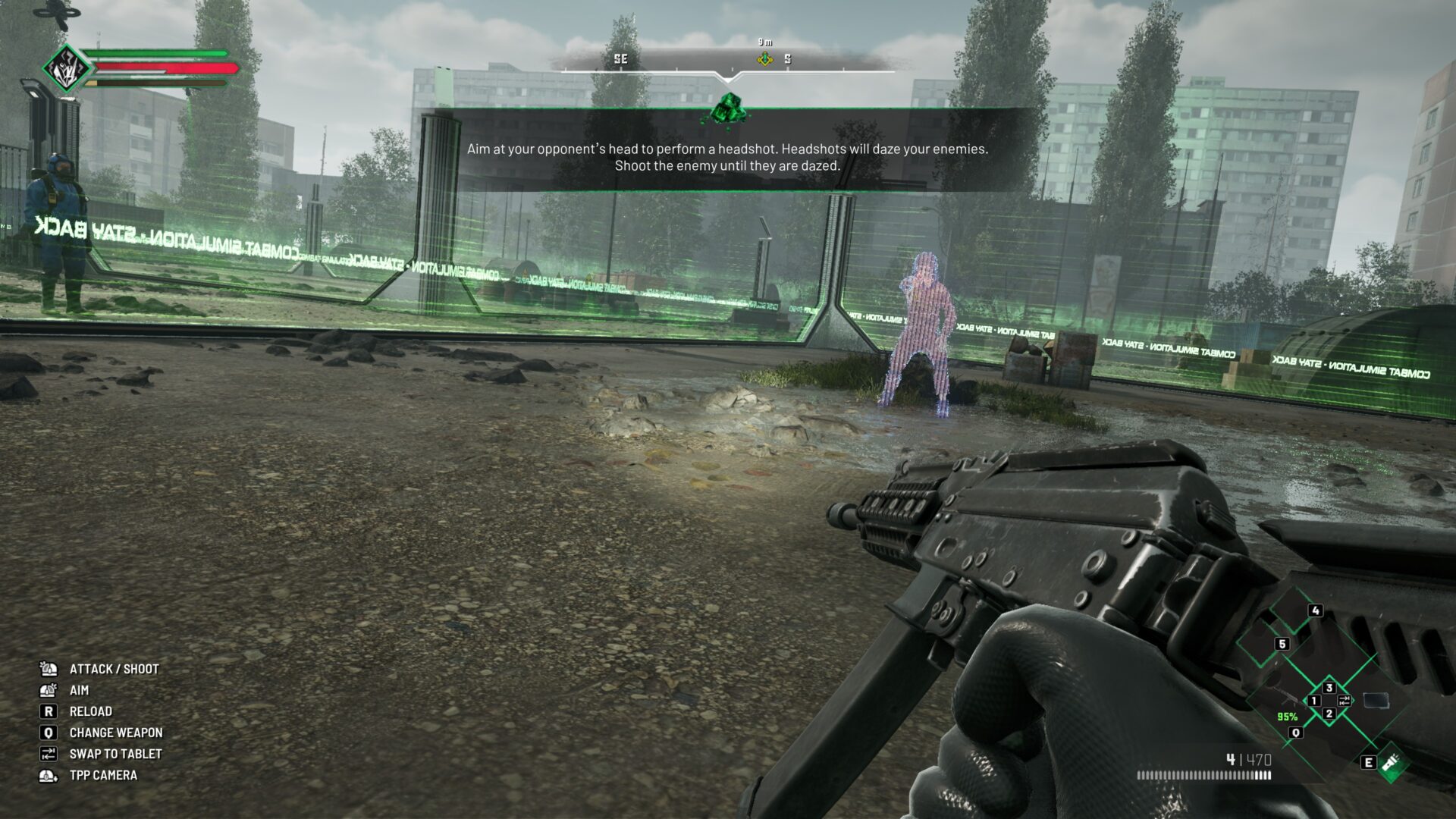
Task: Click the green tutorial drone icon
Action: point(729,109)
